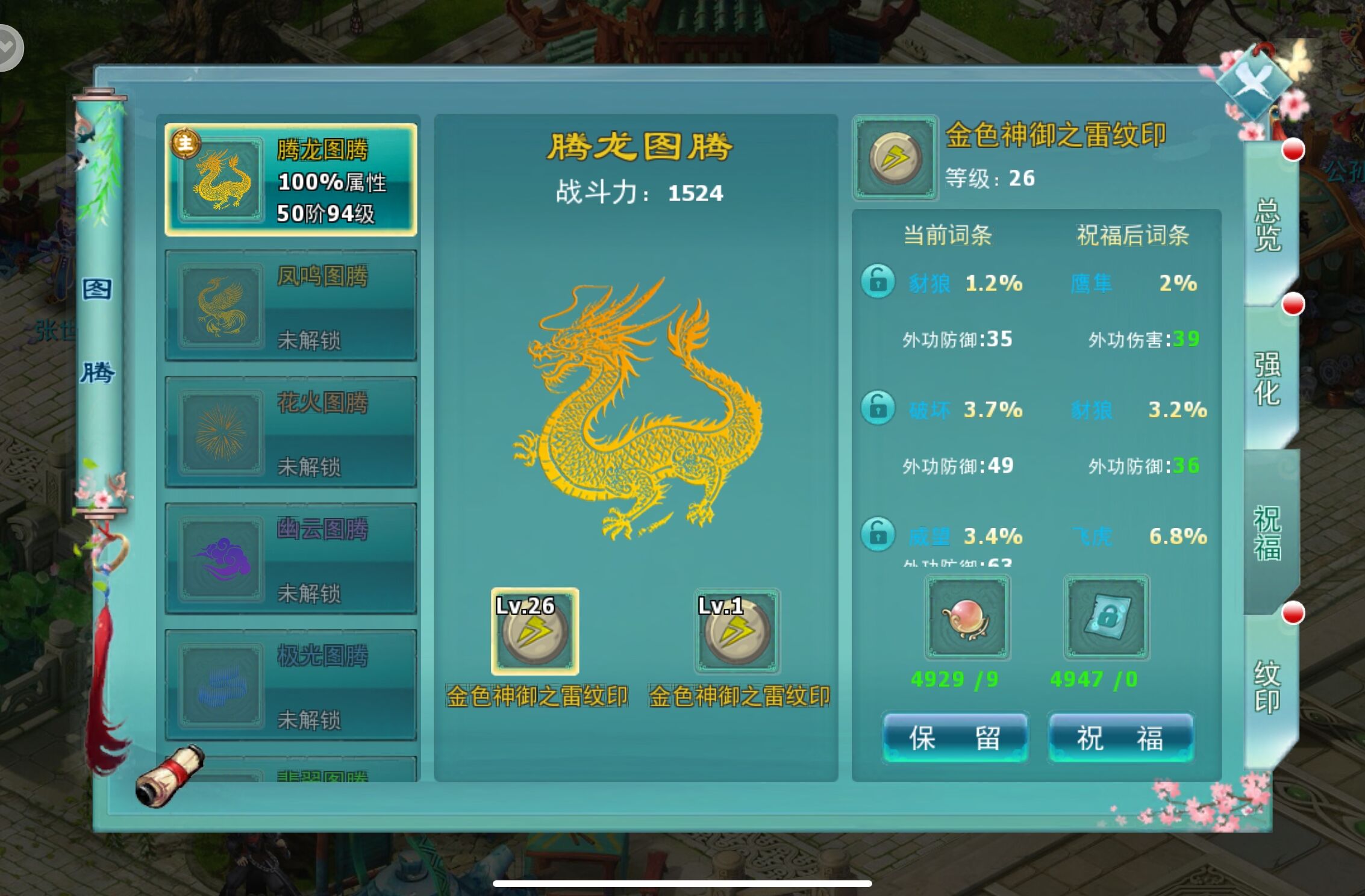Toggle the lock on the 豺狼 attribute

878,281
